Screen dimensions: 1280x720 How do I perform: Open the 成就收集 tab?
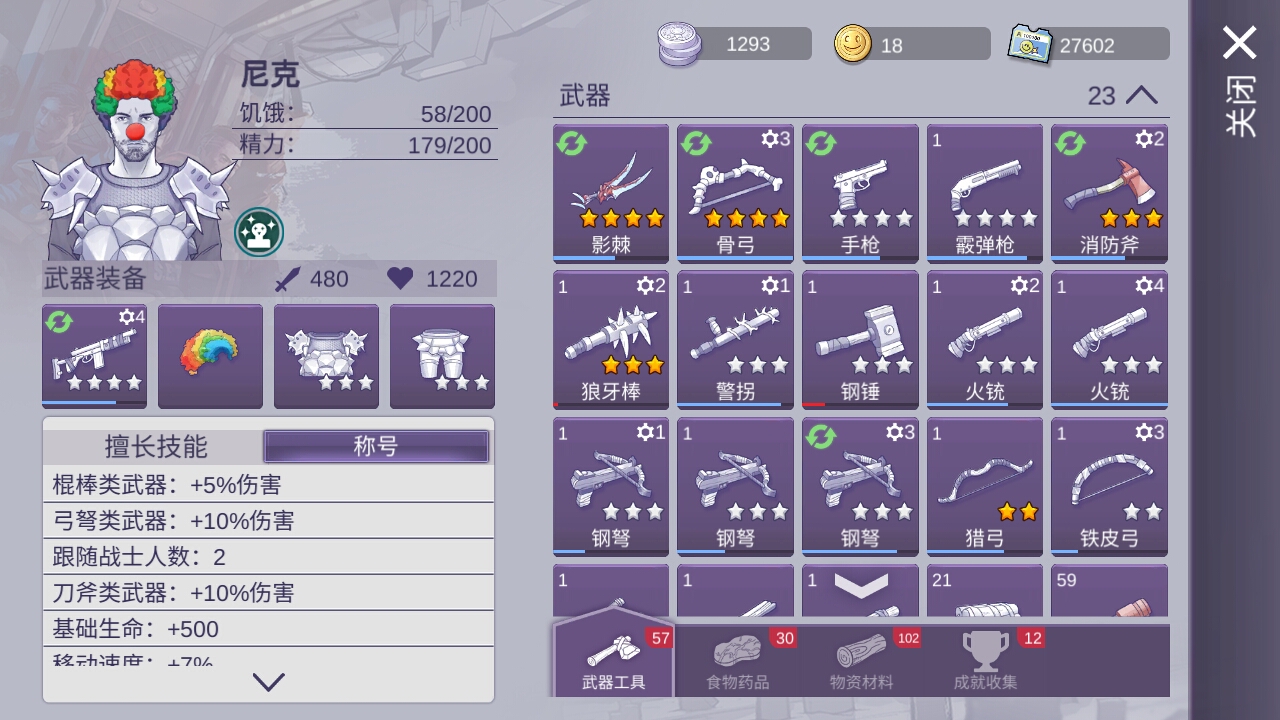pos(985,661)
